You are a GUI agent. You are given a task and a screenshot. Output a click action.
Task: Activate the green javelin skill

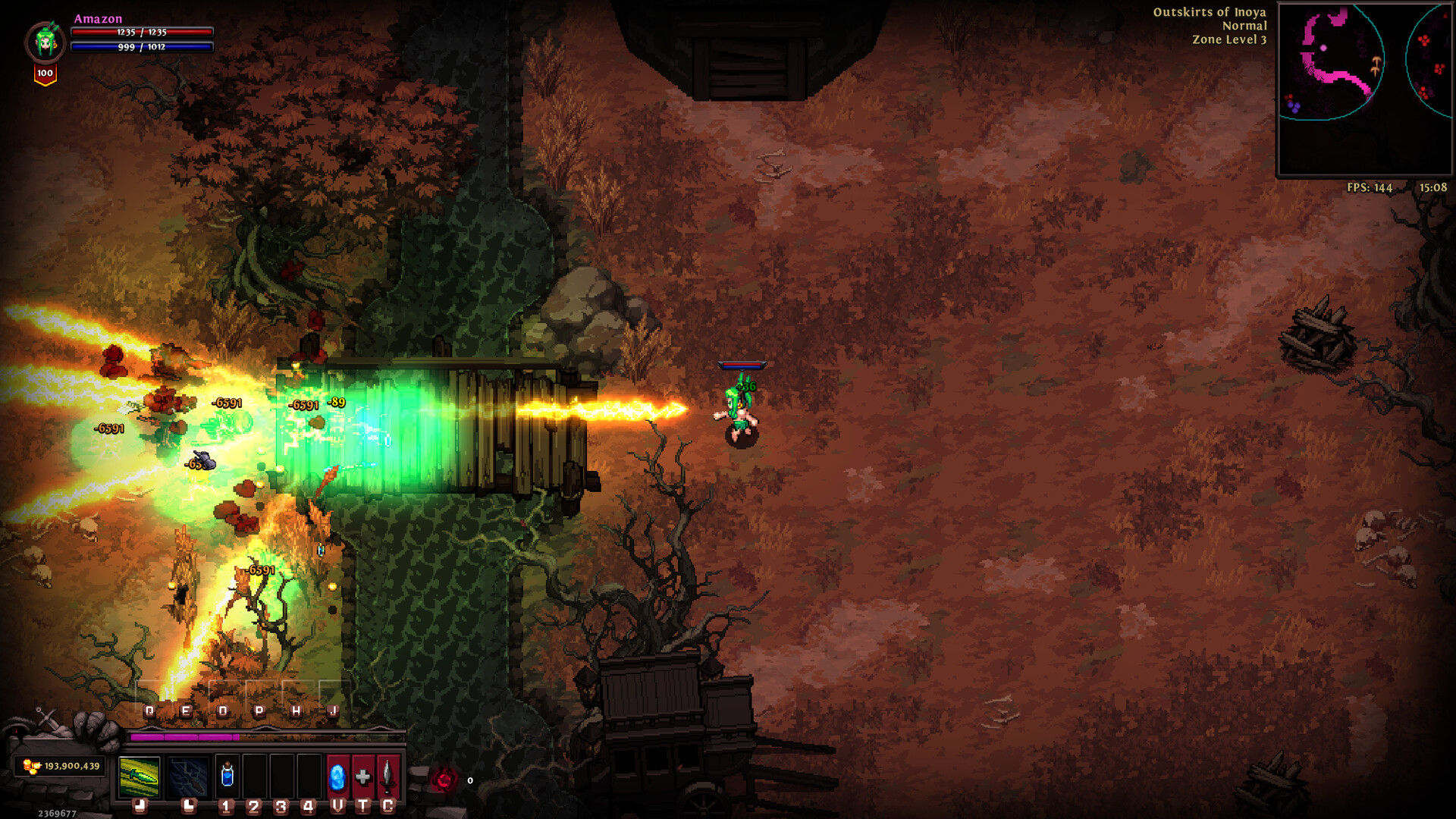140,777
